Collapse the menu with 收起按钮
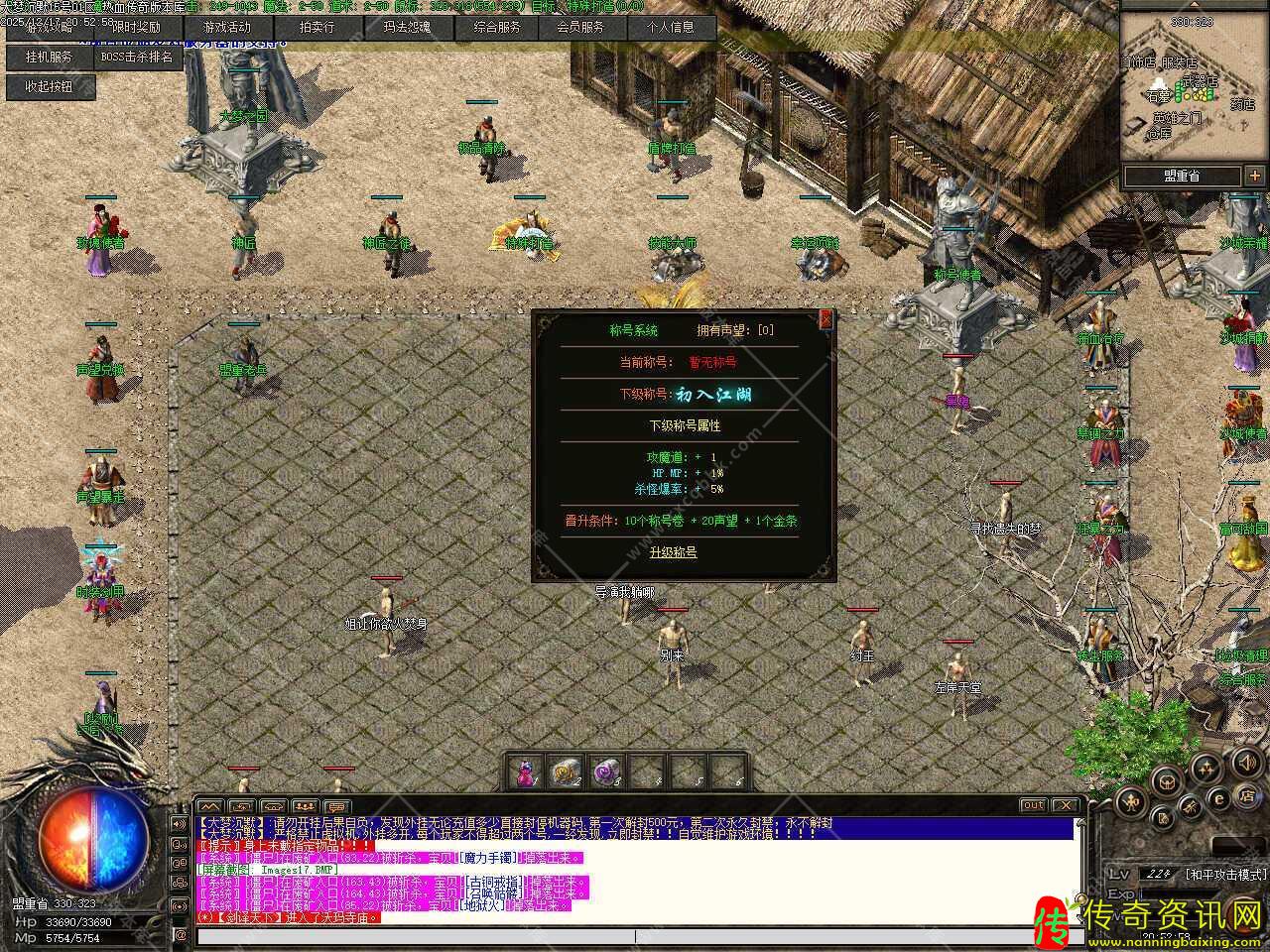Image resolution: width=1270 pixels, height=952 pixels. (x=48, y=87)
